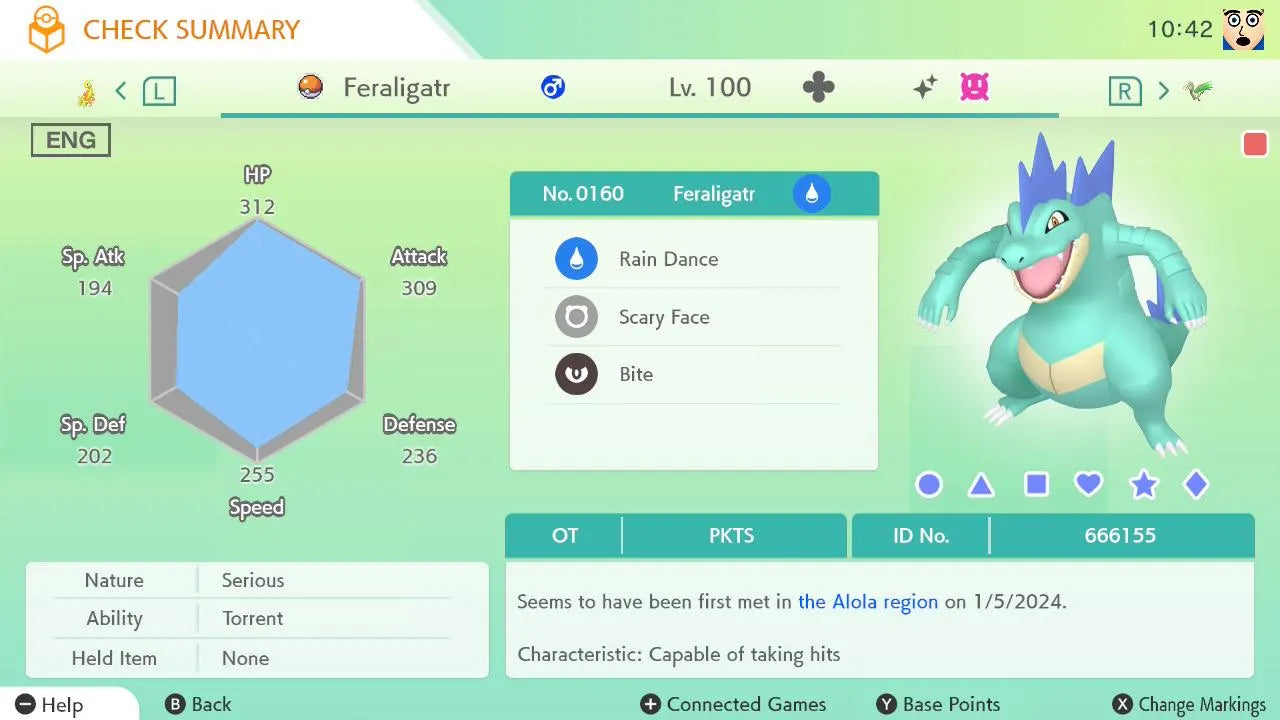Toggle the square marking
This screenshot has width=1280, height=720.
1036,485
